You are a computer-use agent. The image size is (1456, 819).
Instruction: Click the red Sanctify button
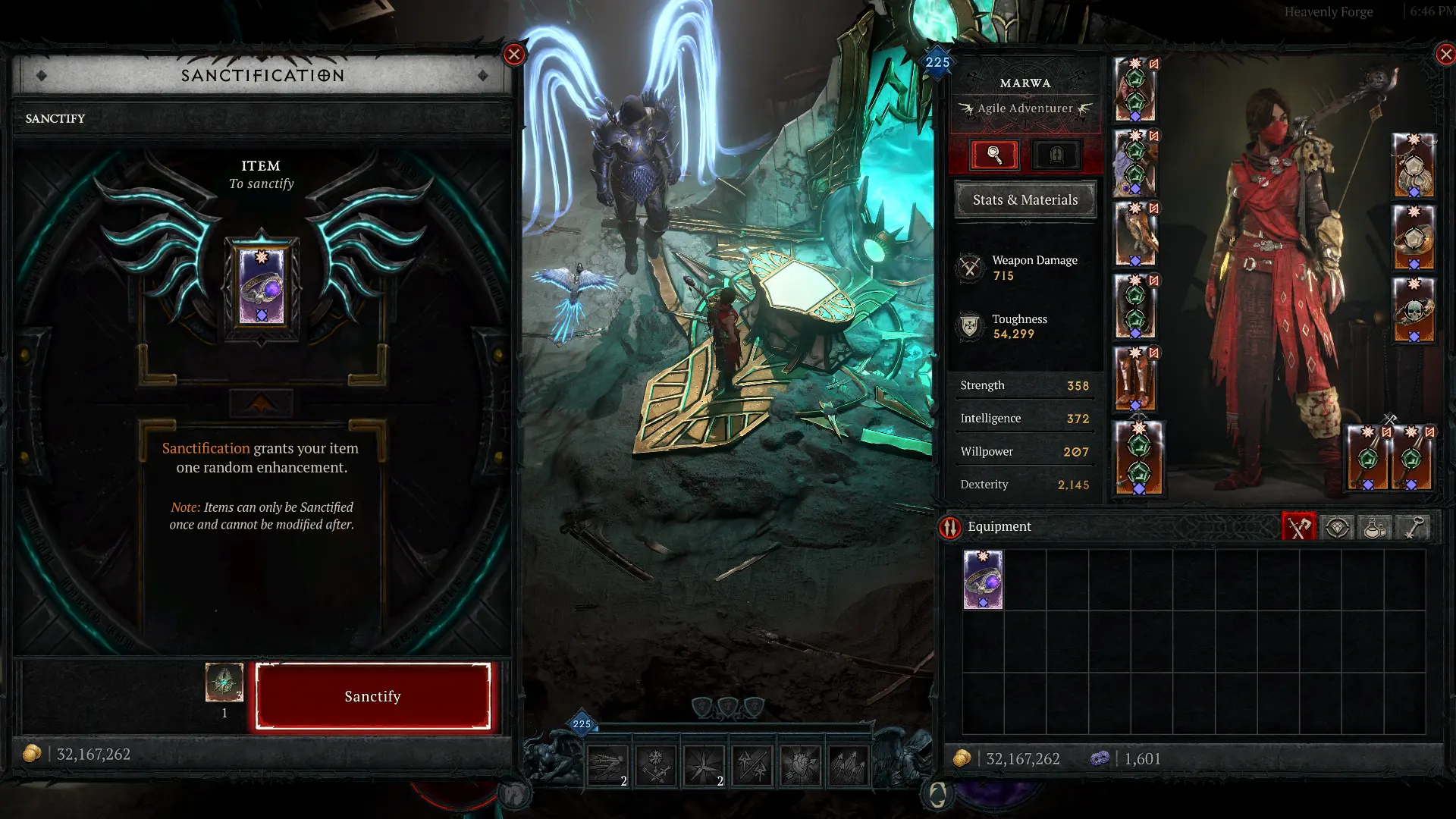click(x=372, y=696)
